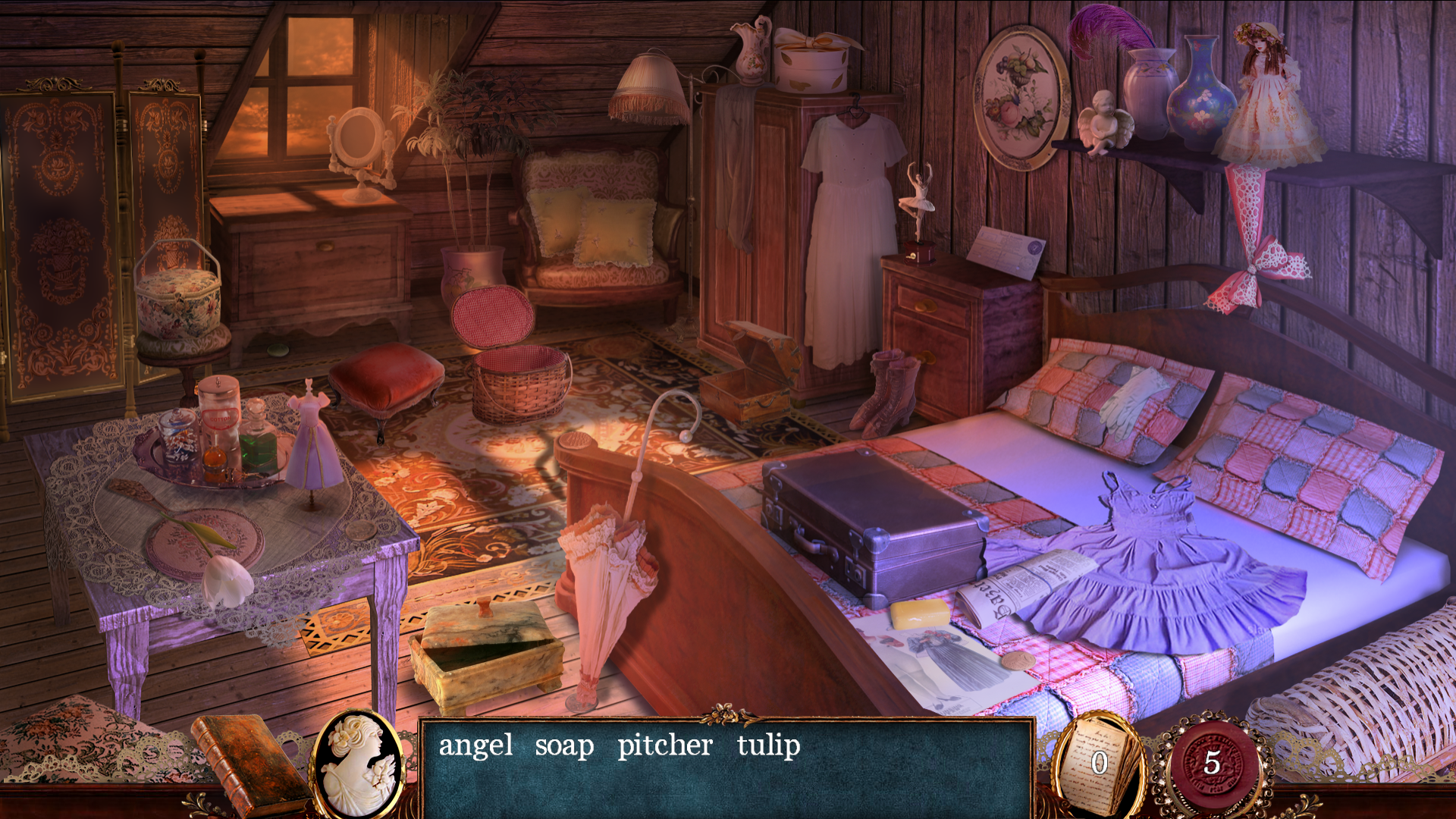Choose the word "pitcher" in the list
The width and height of the screenshot is (1456, 819).
664,745
